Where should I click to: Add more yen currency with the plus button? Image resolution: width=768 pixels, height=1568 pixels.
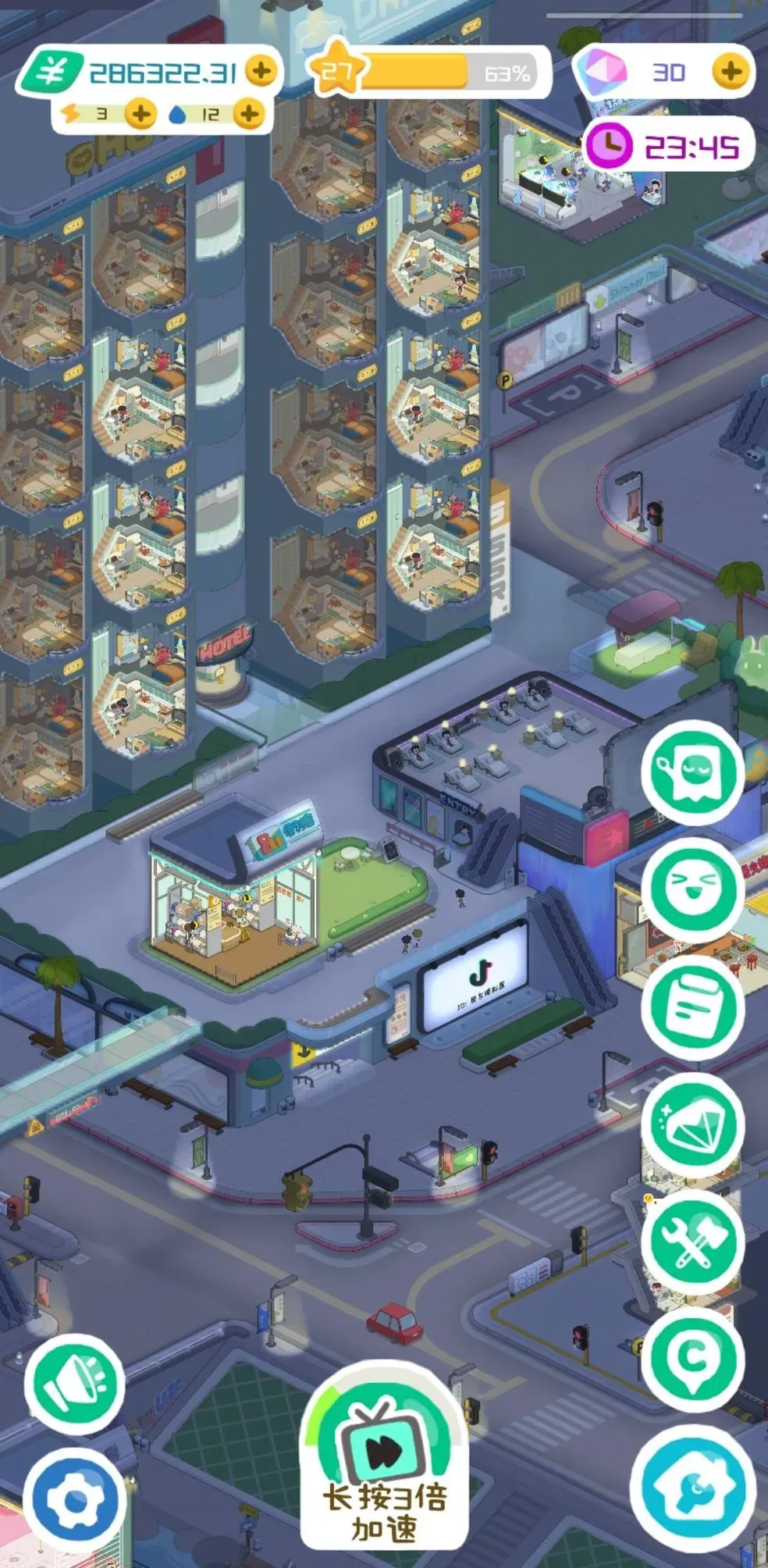(261, 72)
